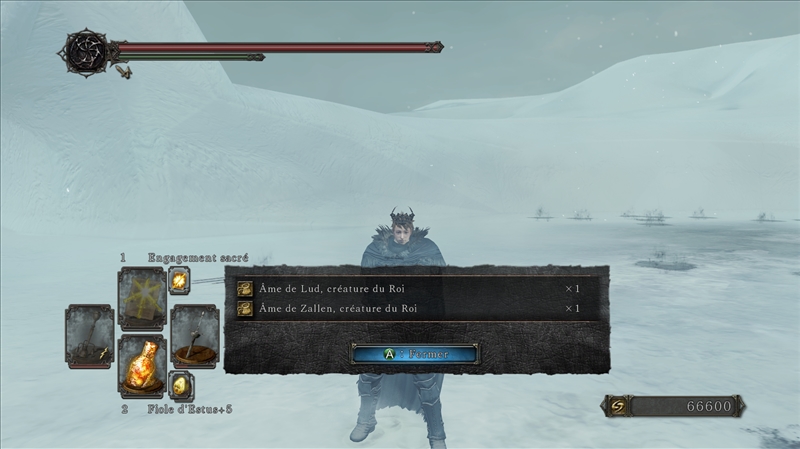Select the Âme de Lud, créature du Roi row
The width and height of the screenshot is (800, 449).
coord(408,289)
